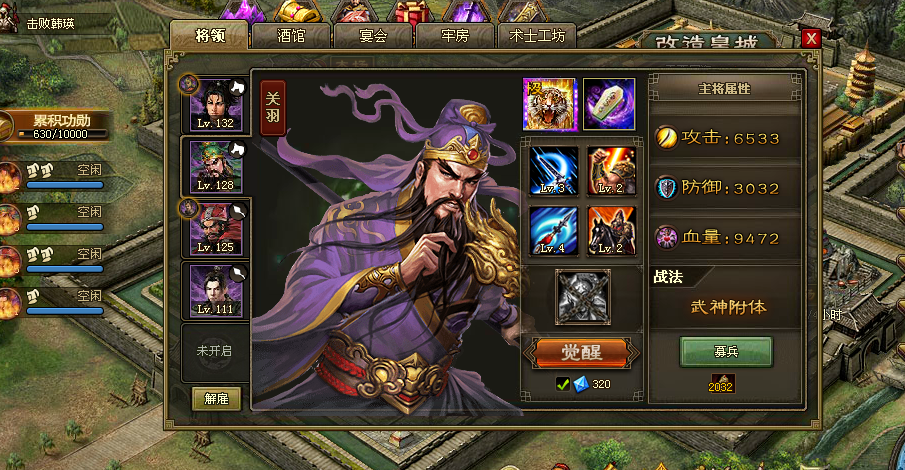Choose the Lv. 132 general portrait
Image resolution: width=905 pixels, height=470 pixels.
click(215, 104)
